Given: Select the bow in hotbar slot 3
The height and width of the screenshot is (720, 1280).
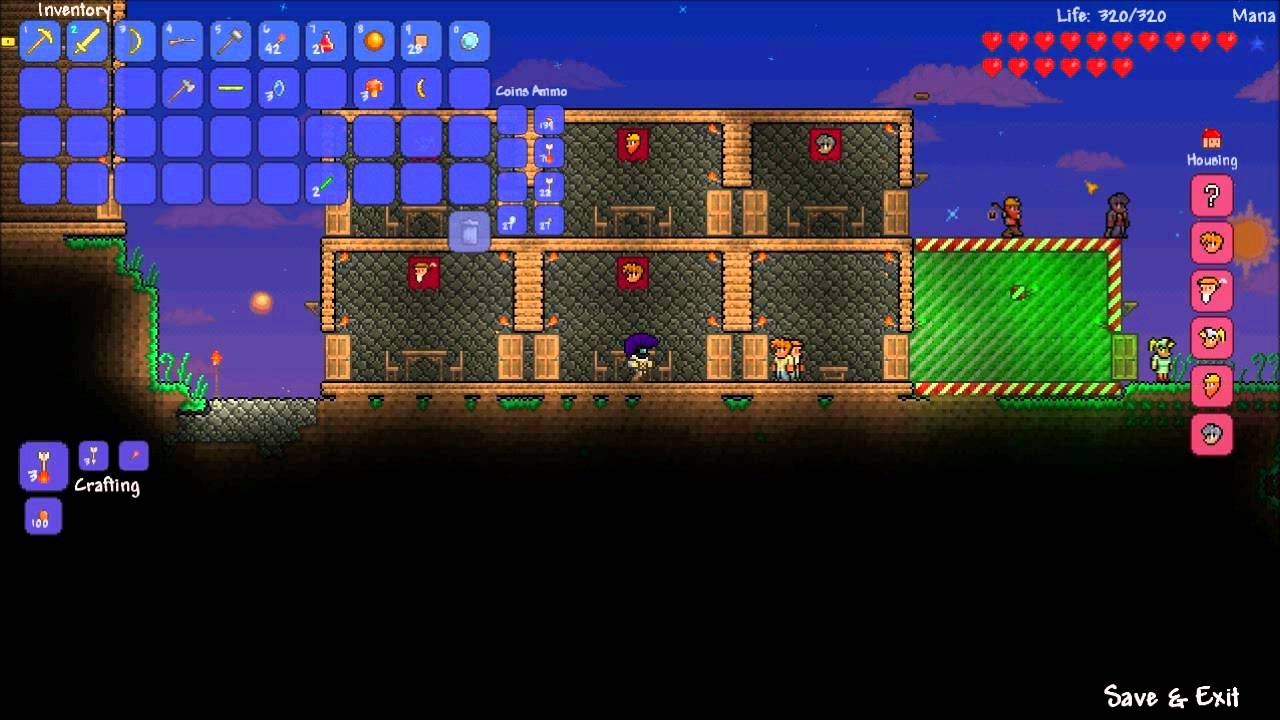Looking at the screenshot, I should pyautogui.click(x=135, y=41).
